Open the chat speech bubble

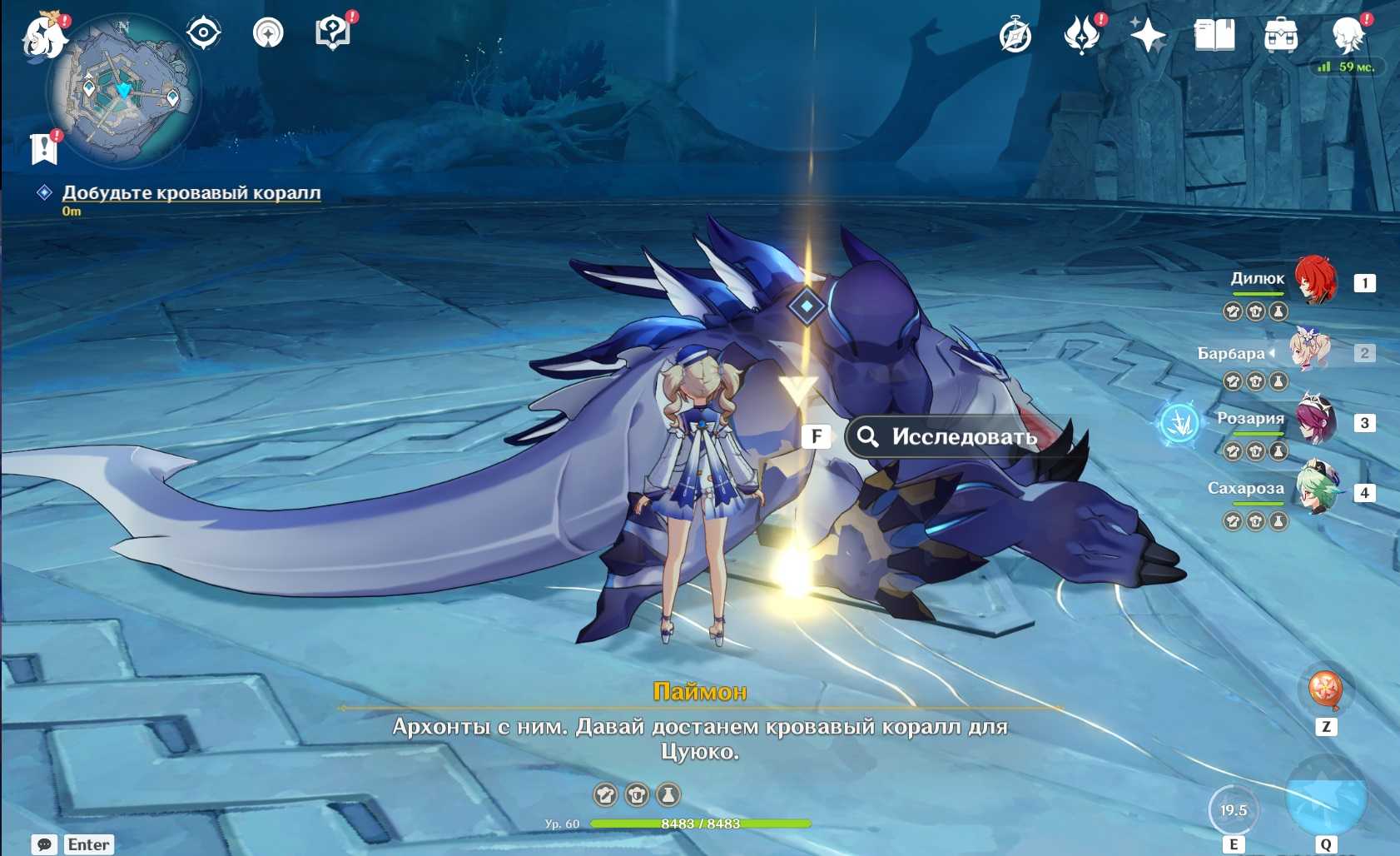tap(45, 844)
